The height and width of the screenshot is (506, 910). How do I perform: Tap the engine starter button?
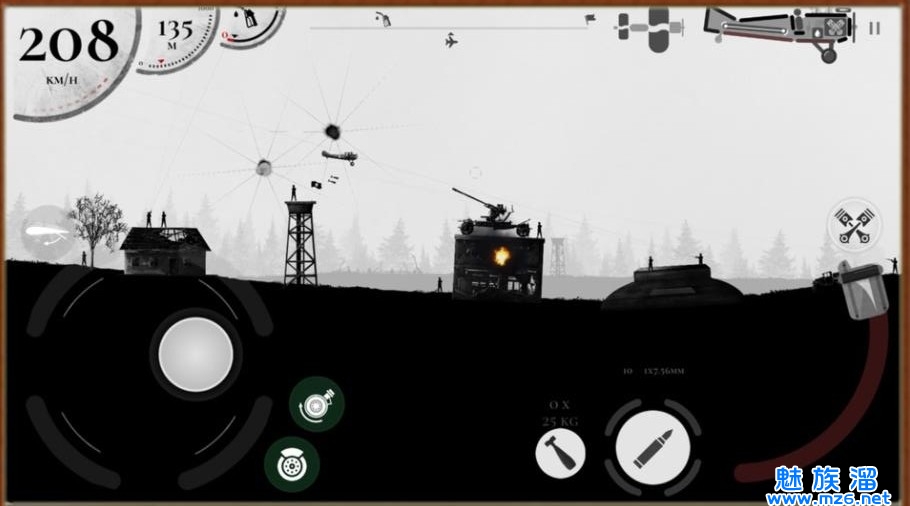(x=317, y=404)
